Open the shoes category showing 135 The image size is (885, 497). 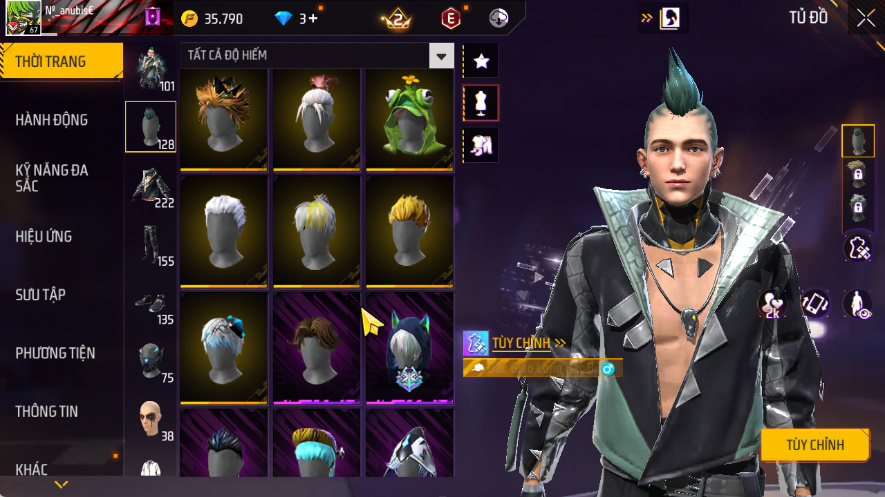(x=150, y=304)
